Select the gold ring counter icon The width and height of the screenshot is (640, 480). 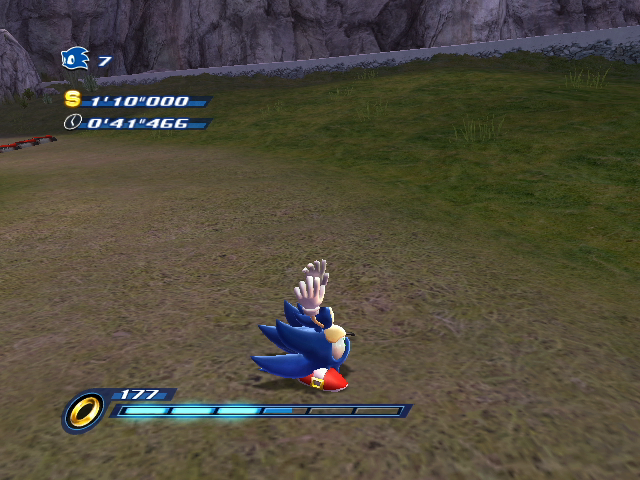(84, 410)
